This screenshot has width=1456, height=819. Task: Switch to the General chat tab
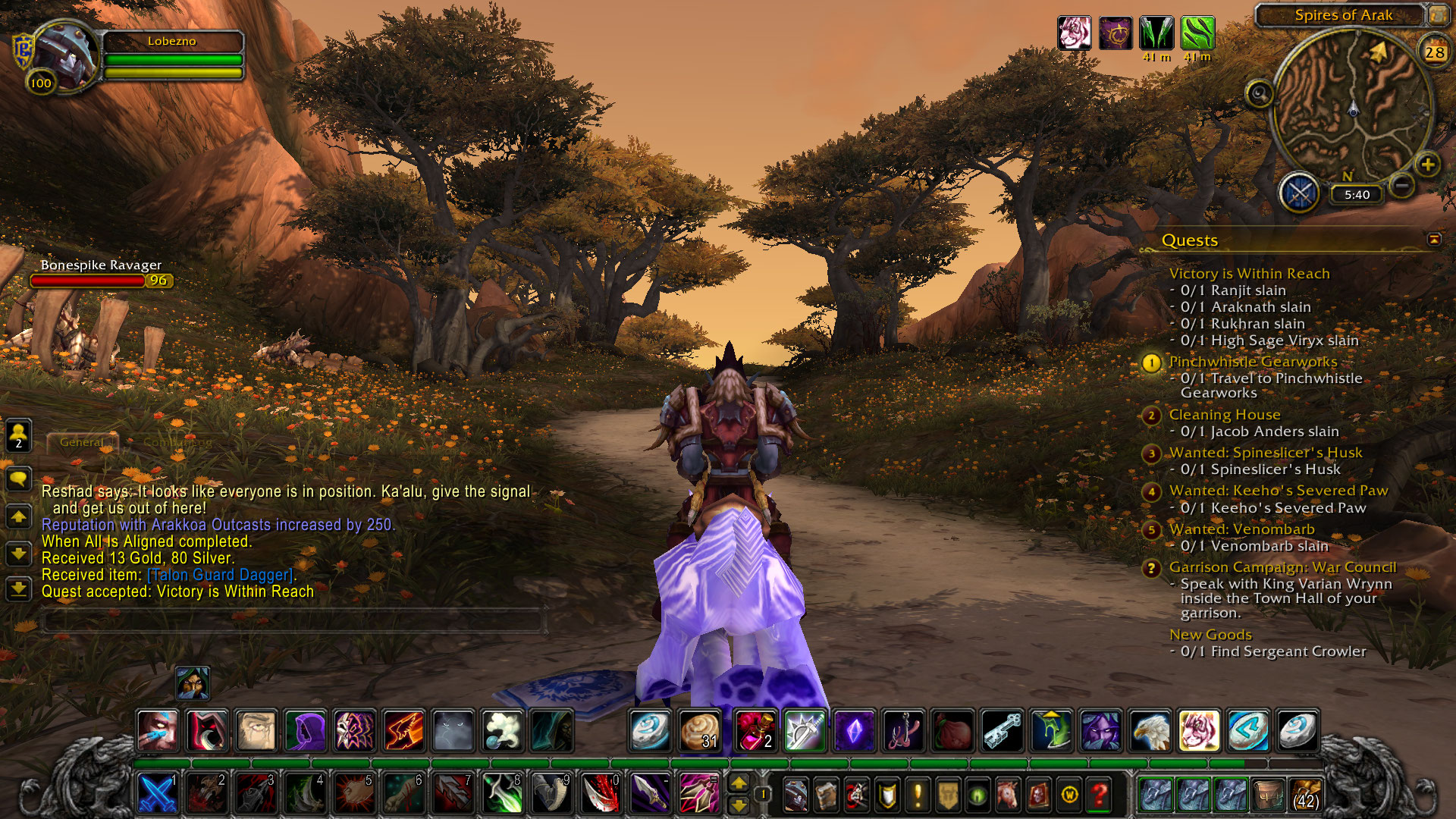point(82,442)
